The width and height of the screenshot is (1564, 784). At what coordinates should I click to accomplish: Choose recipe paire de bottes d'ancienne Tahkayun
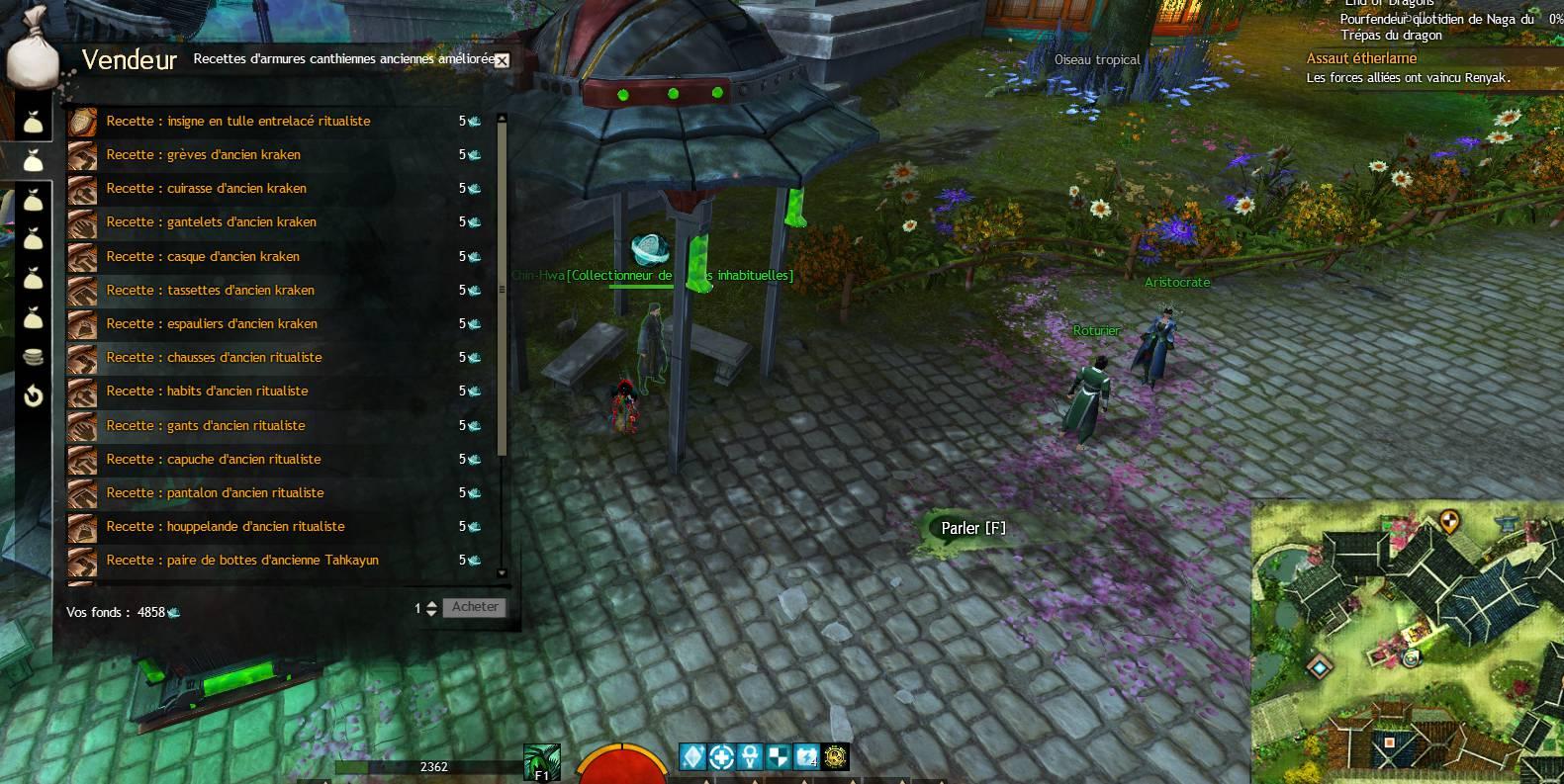tap(242, 561)
